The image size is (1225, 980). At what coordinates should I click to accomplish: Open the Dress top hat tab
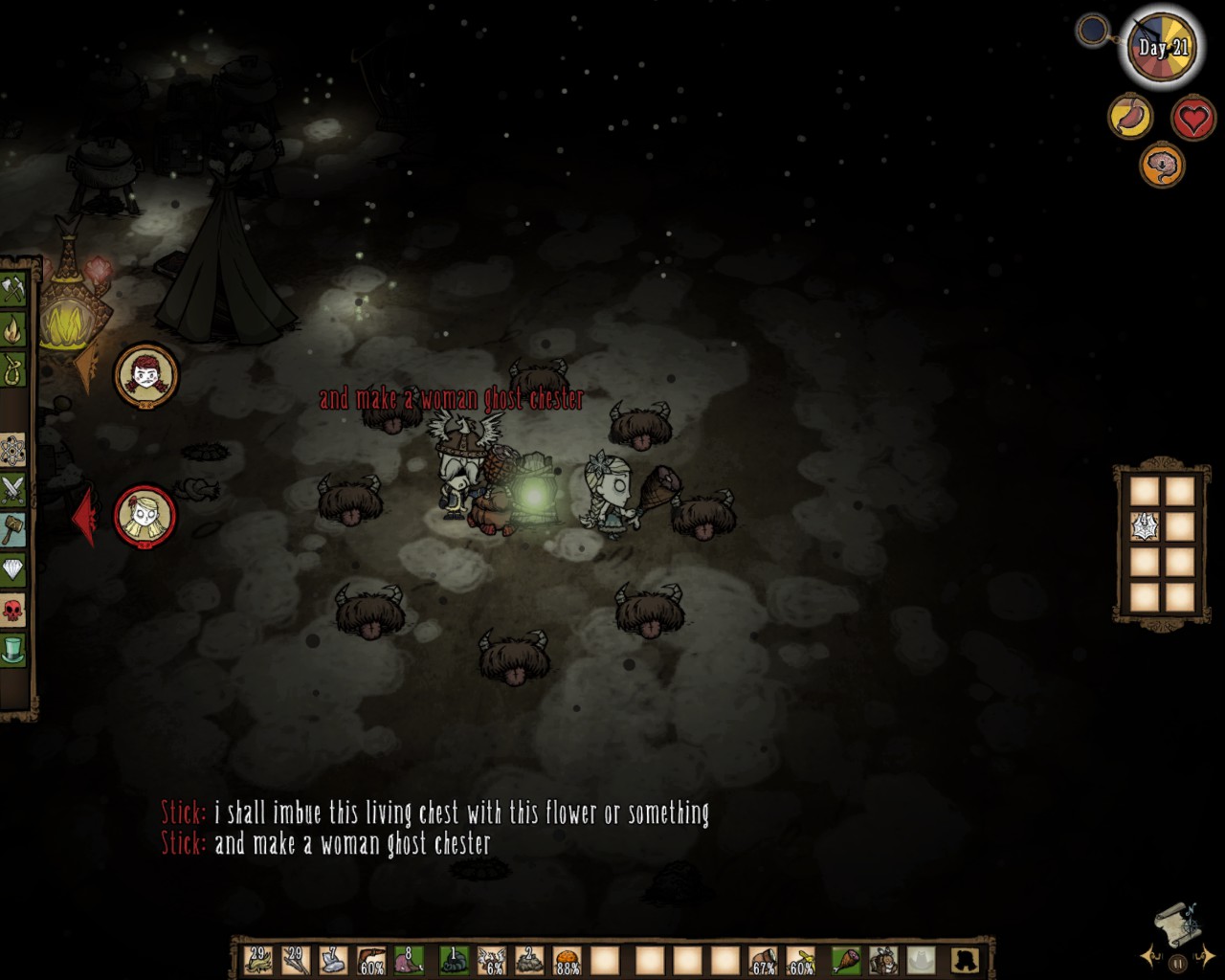12,650
